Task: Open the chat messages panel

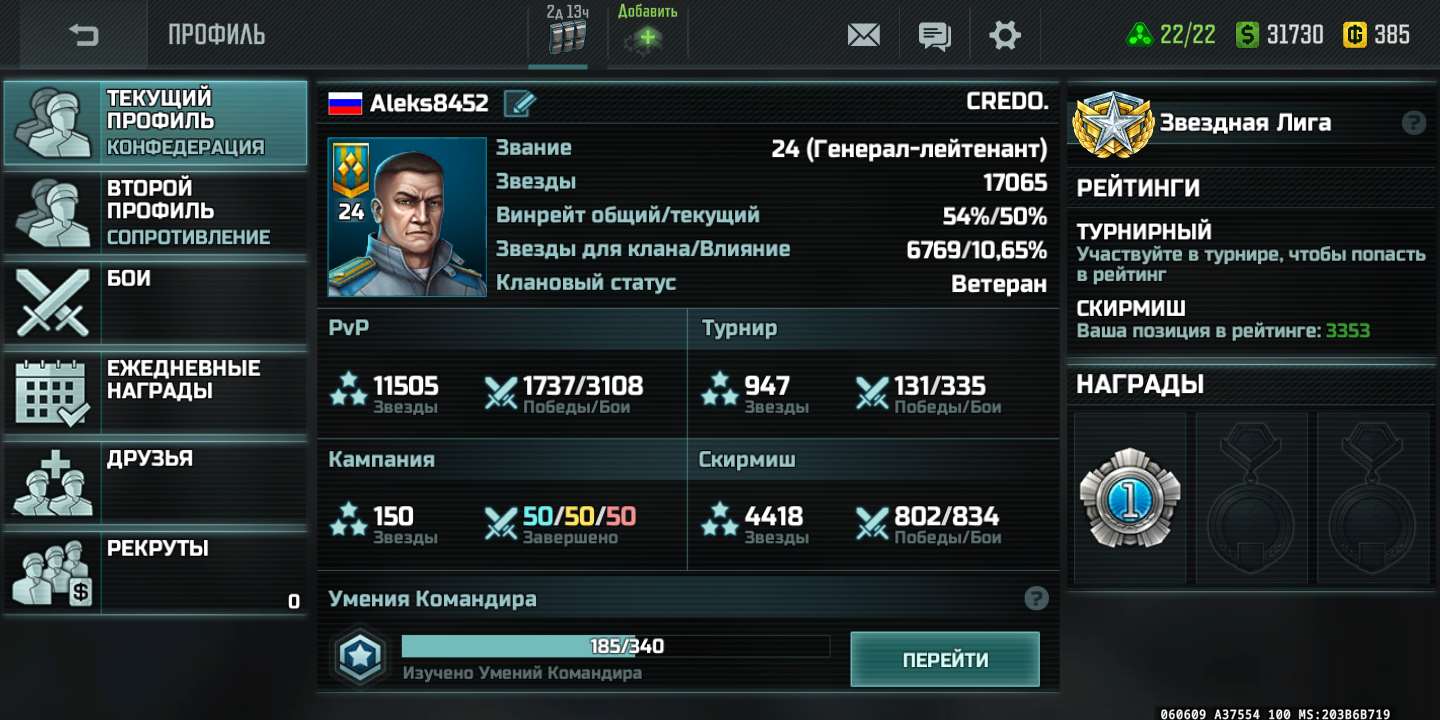Action: (934, 34)
